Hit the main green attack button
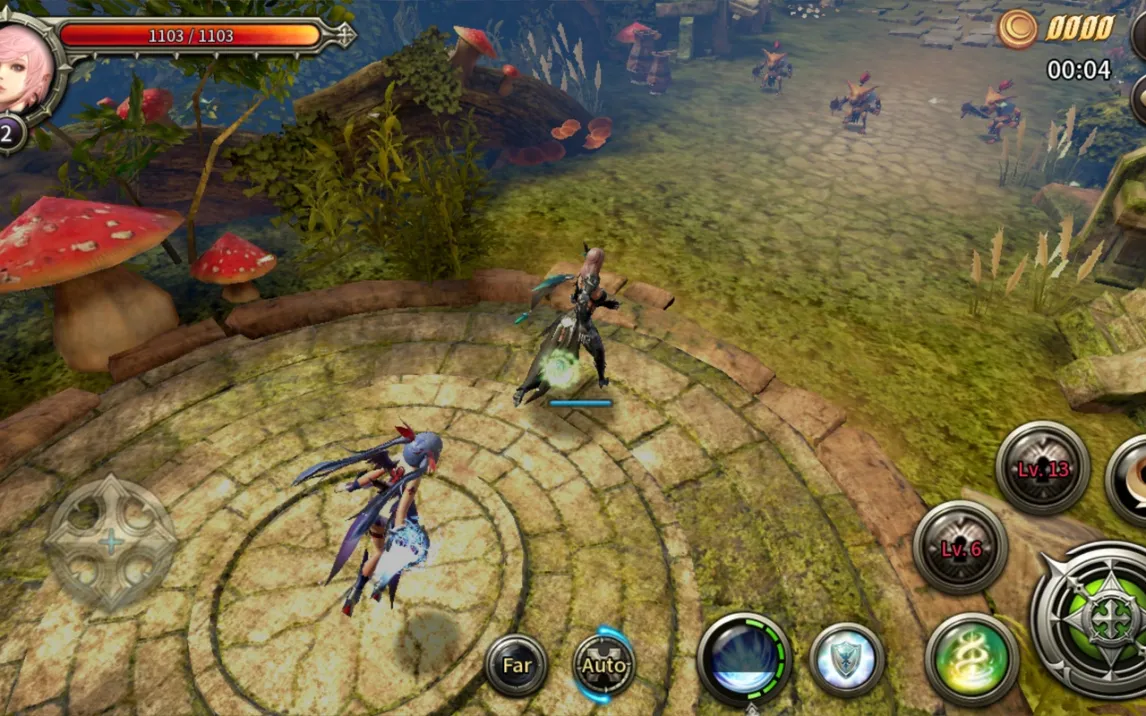This screenshot has height=716, width=1146. (1100, 620)
